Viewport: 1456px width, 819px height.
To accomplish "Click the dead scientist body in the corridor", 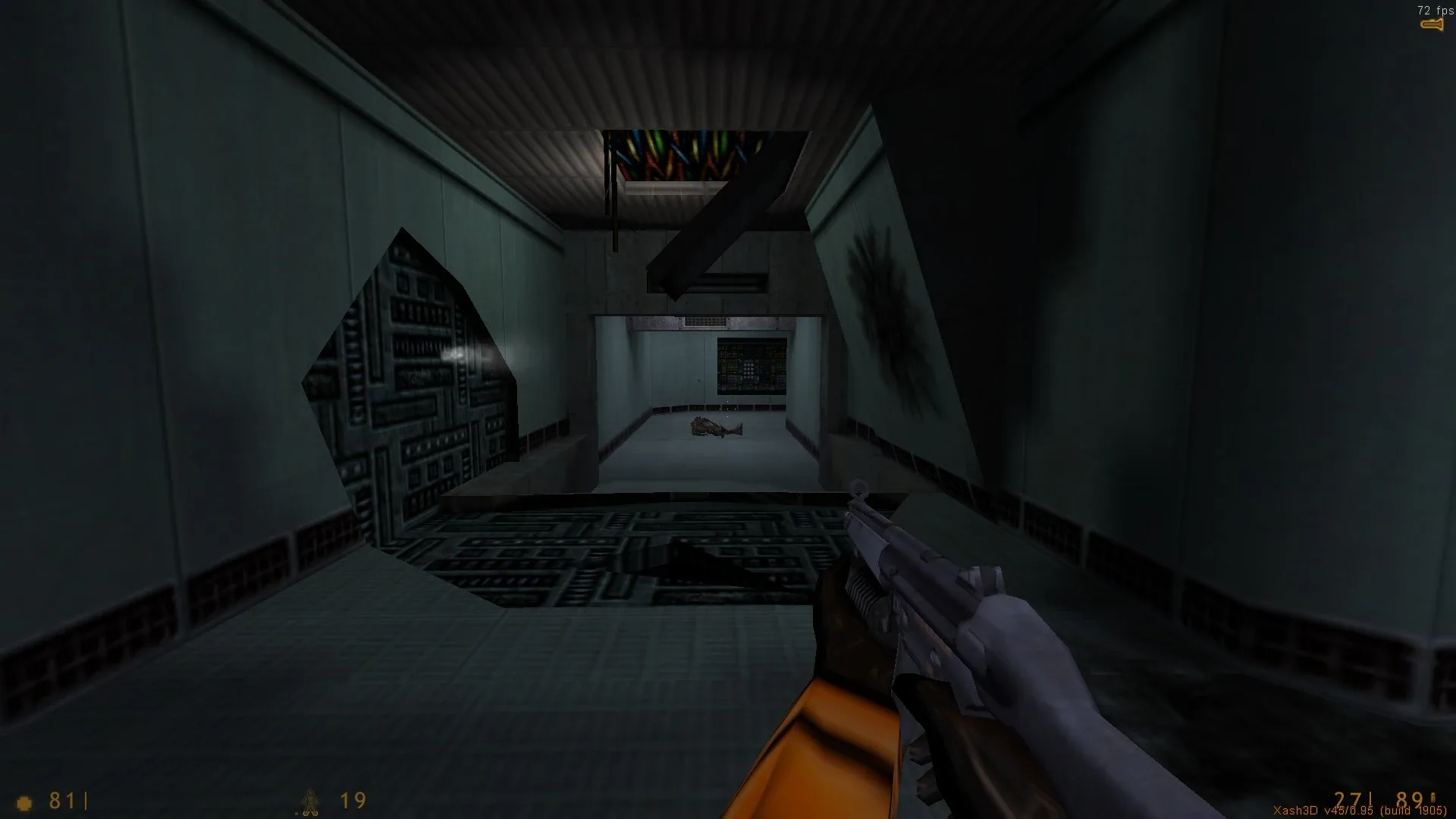I will [713, 426].
